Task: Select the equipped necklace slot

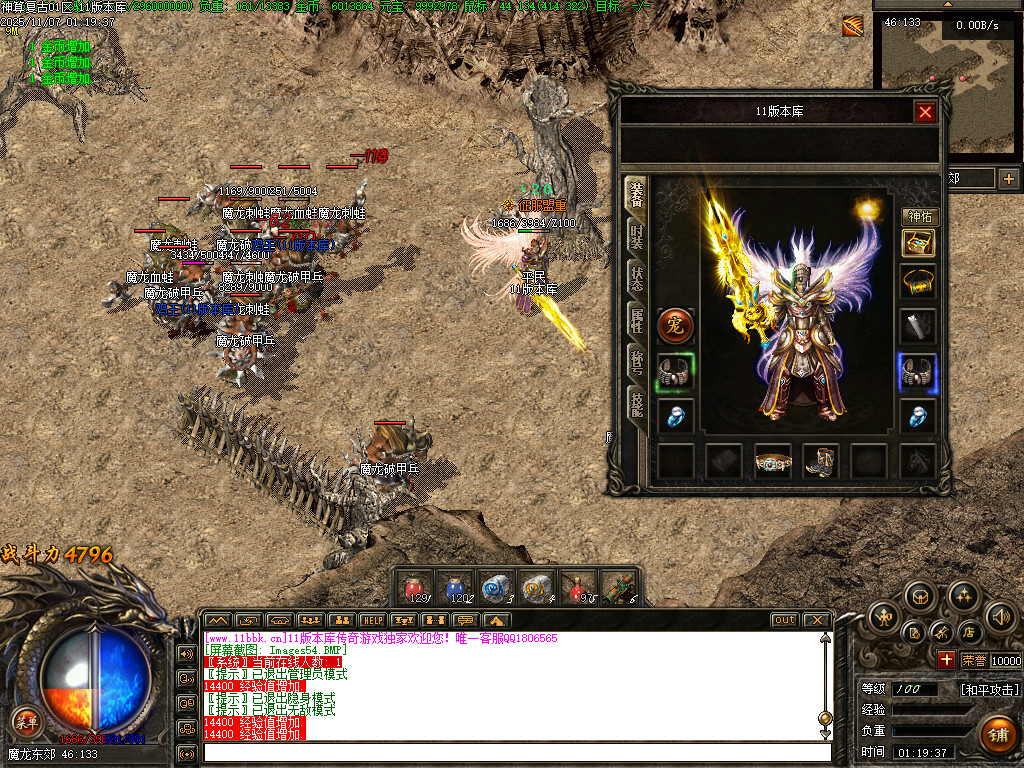Action: pyautogui.click(x=918, y=283)
